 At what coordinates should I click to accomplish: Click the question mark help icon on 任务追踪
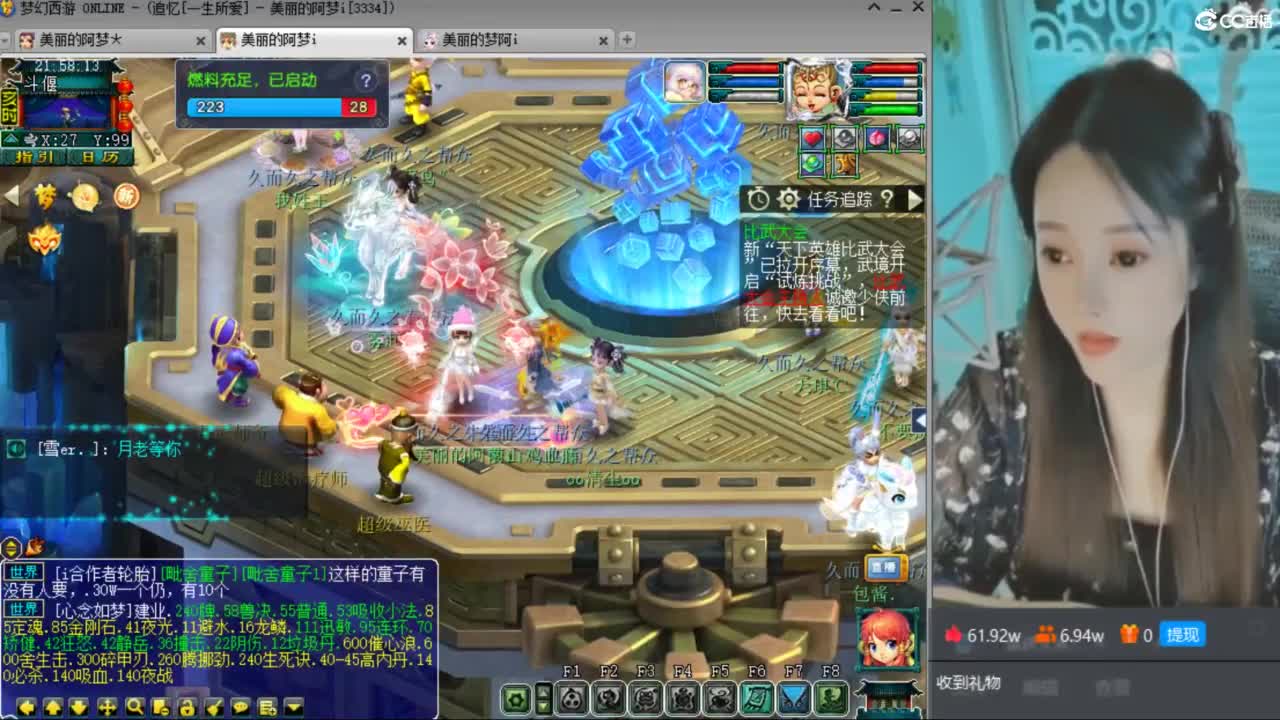[888, 200]
